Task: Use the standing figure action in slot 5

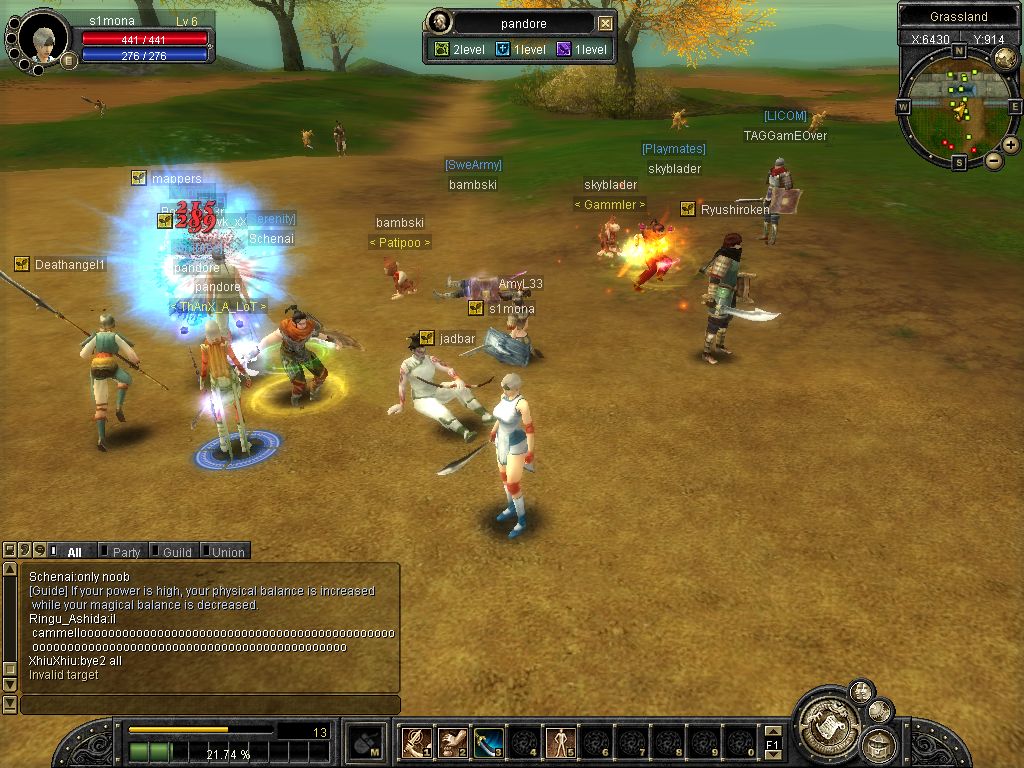Action: pyautogui.click(x=560, y=743)
